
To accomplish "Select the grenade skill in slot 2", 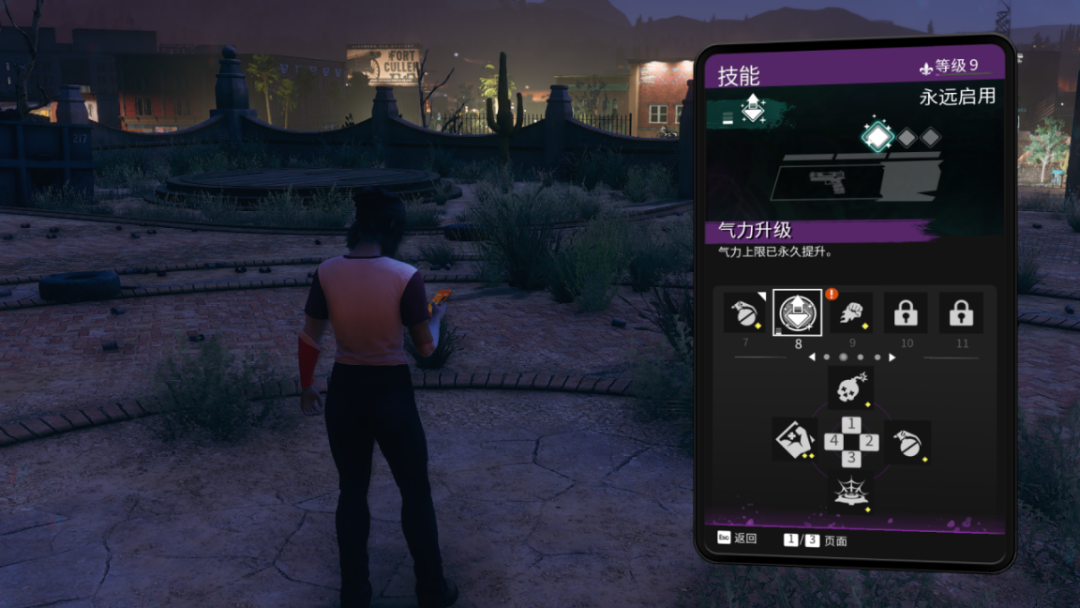I will pos(907,441).
